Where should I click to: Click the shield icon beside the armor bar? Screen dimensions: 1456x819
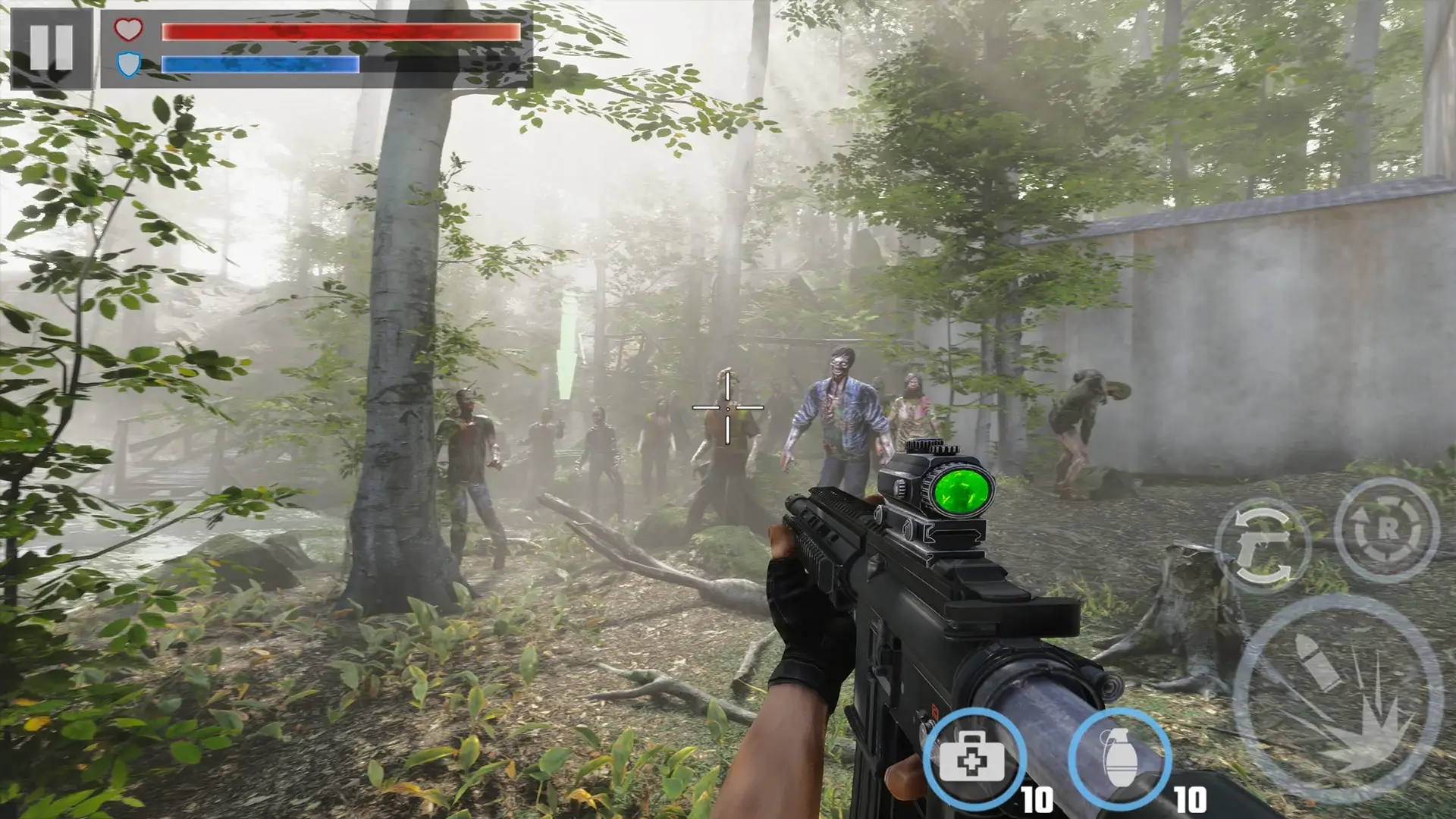coord(127,64)
